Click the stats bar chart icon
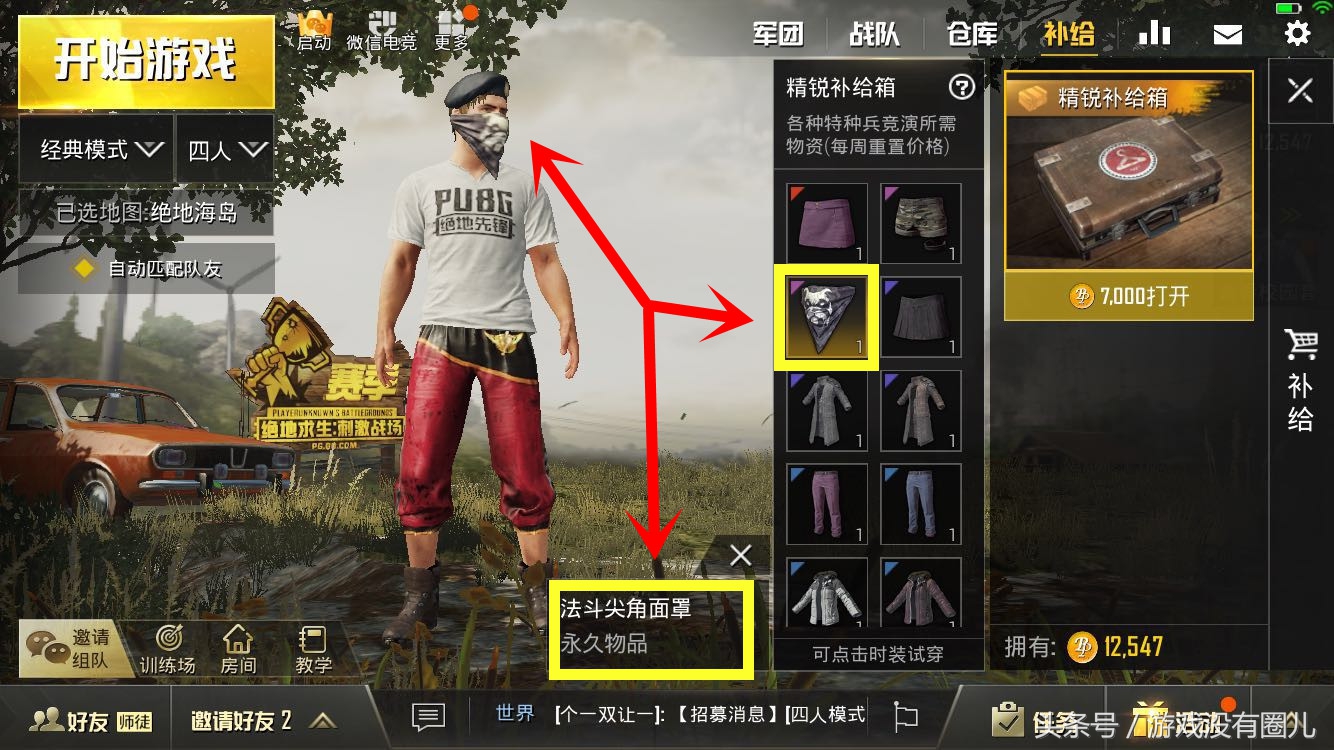Screen dimensions: 1334x750 [1154, 32]
